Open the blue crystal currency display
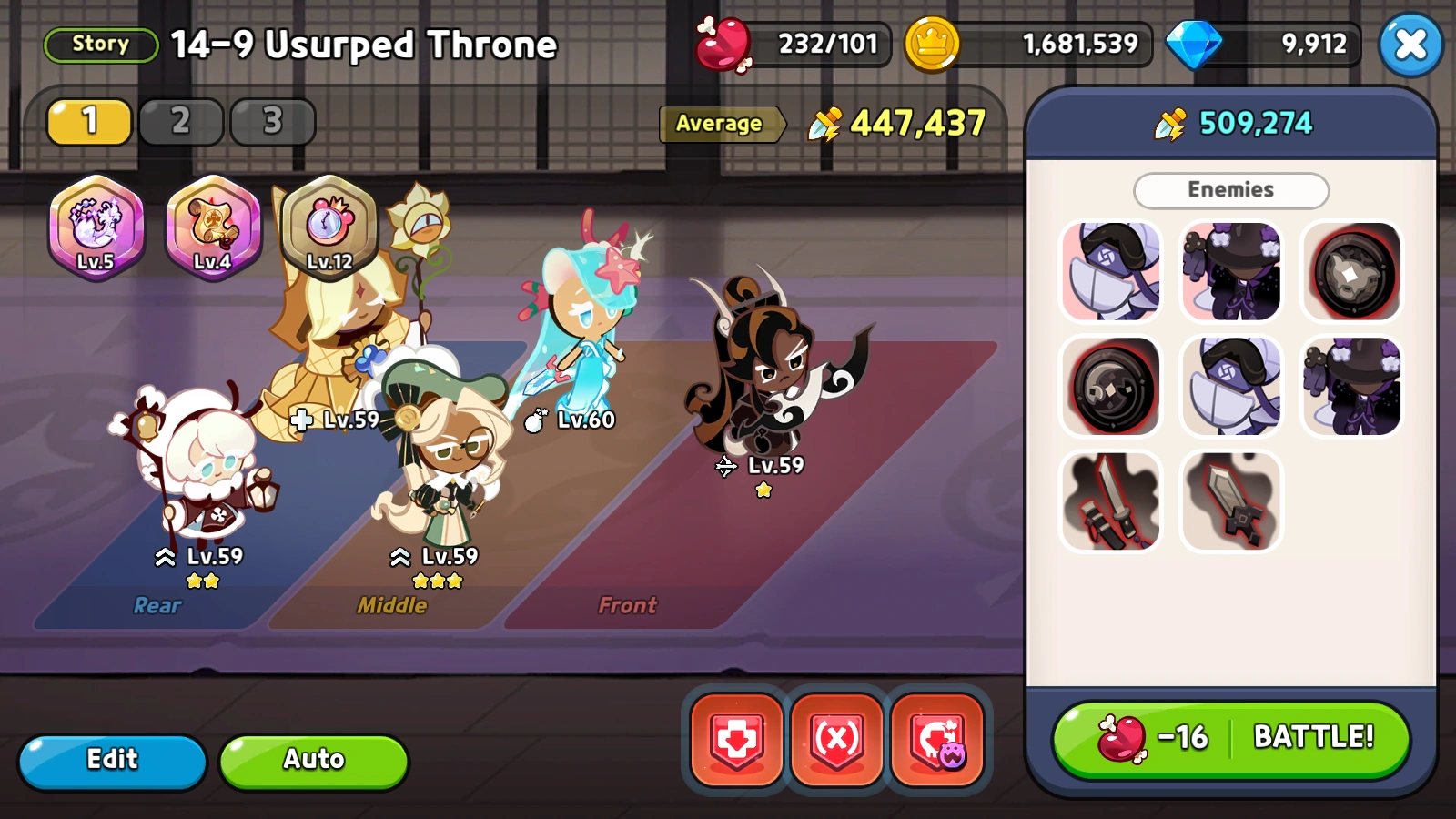The height and width of the screenshot is (819, 1456). point(1260,43)
